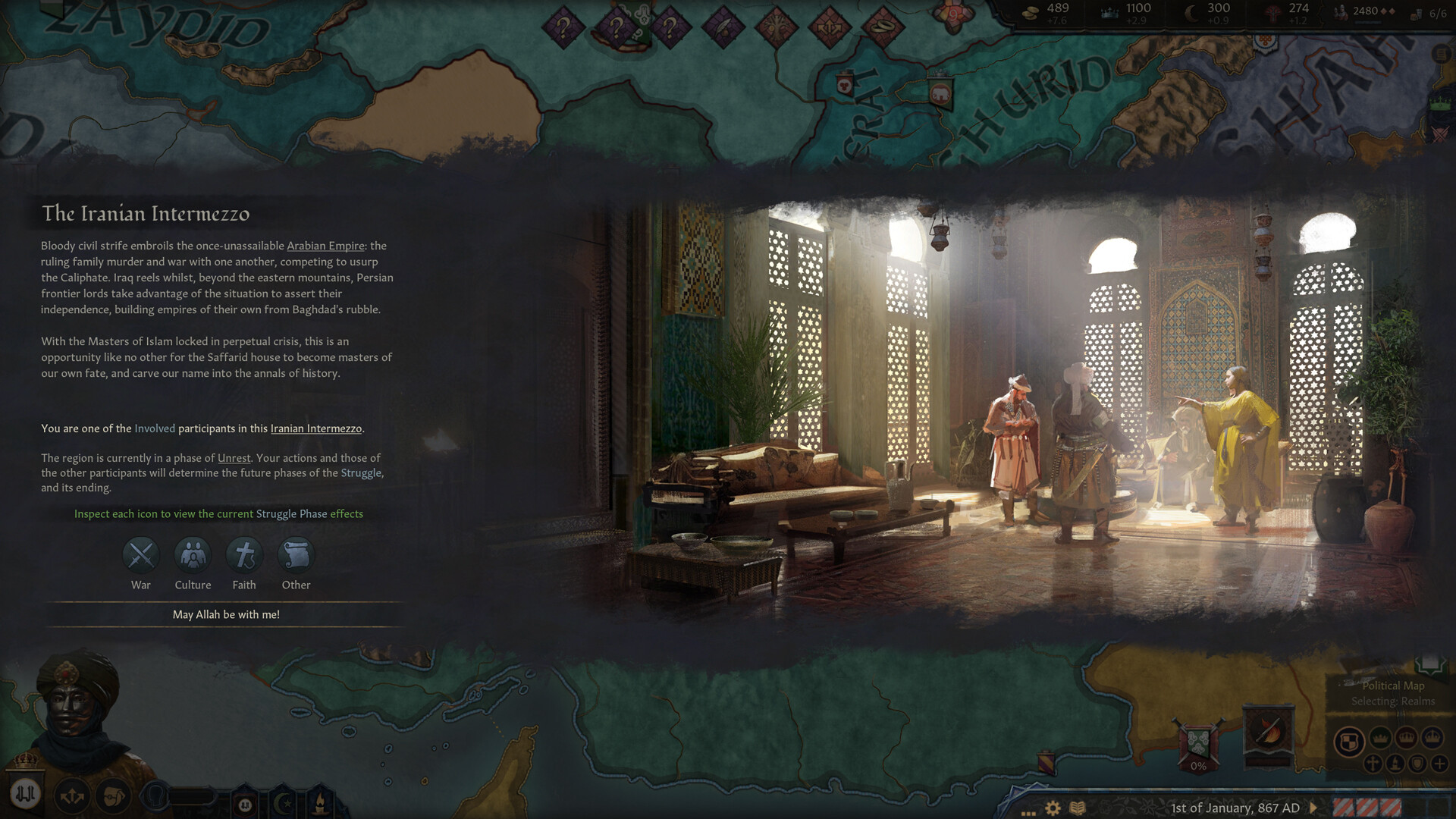Open your faith via the crescent icon
The height and width of the screenshot is (819, 1456).
(x=283, y=803)
